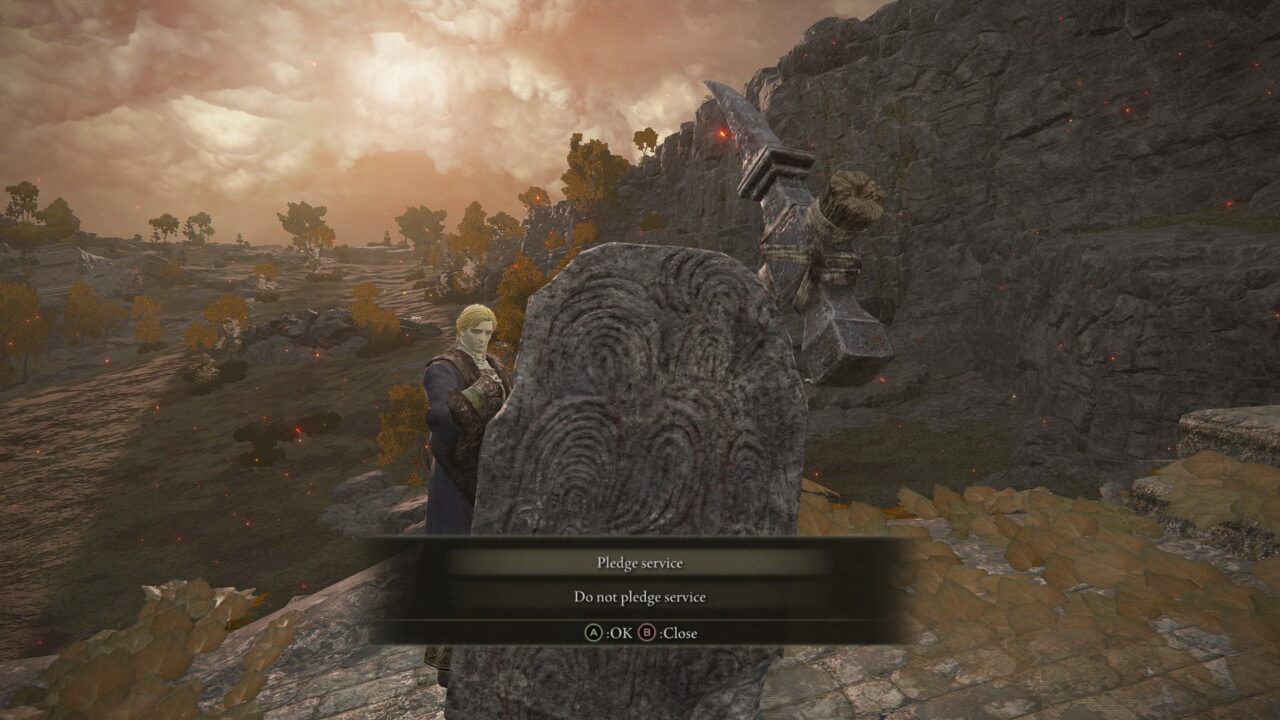Select 'Do not pledge service'

coord(639,597)
